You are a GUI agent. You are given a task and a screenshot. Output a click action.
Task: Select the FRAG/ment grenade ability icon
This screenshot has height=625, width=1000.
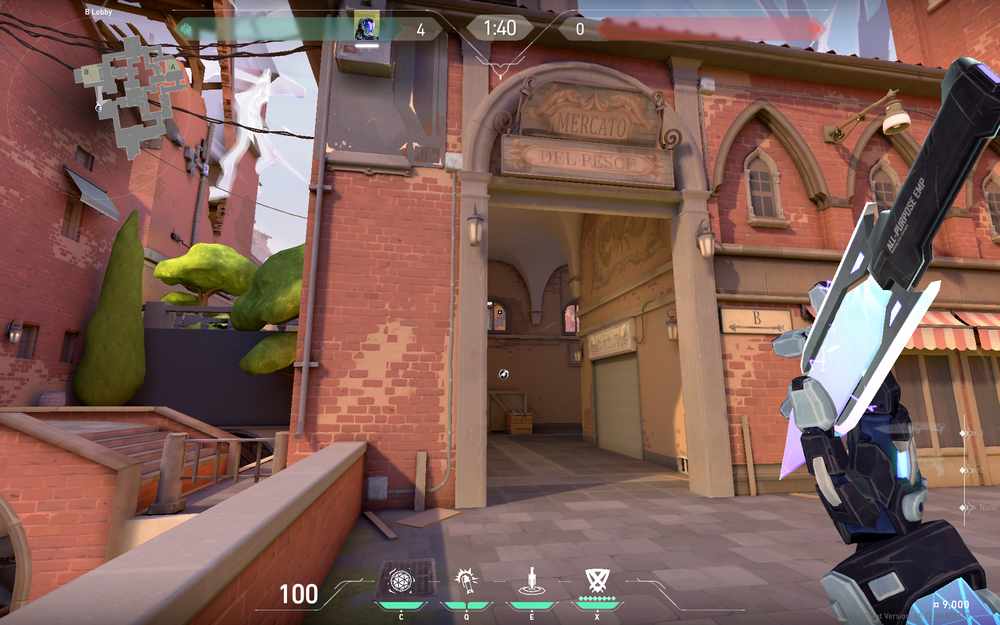[399, 581]
